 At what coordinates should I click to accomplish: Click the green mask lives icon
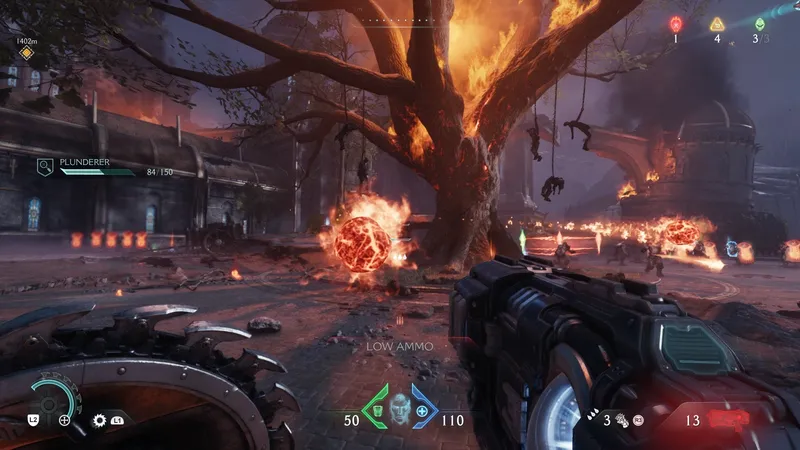760,24
